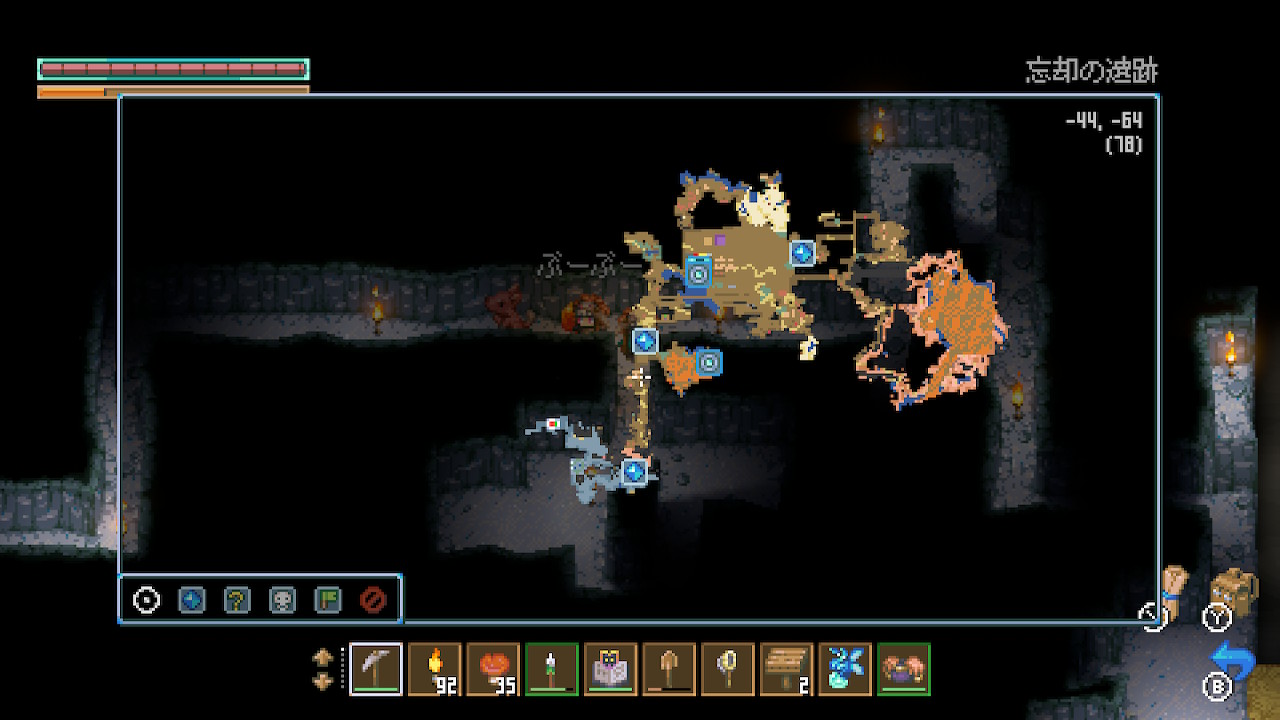Viewport: 1280px width, 720px height.
Task: Select the skull marker type
Action: [282, 600]
